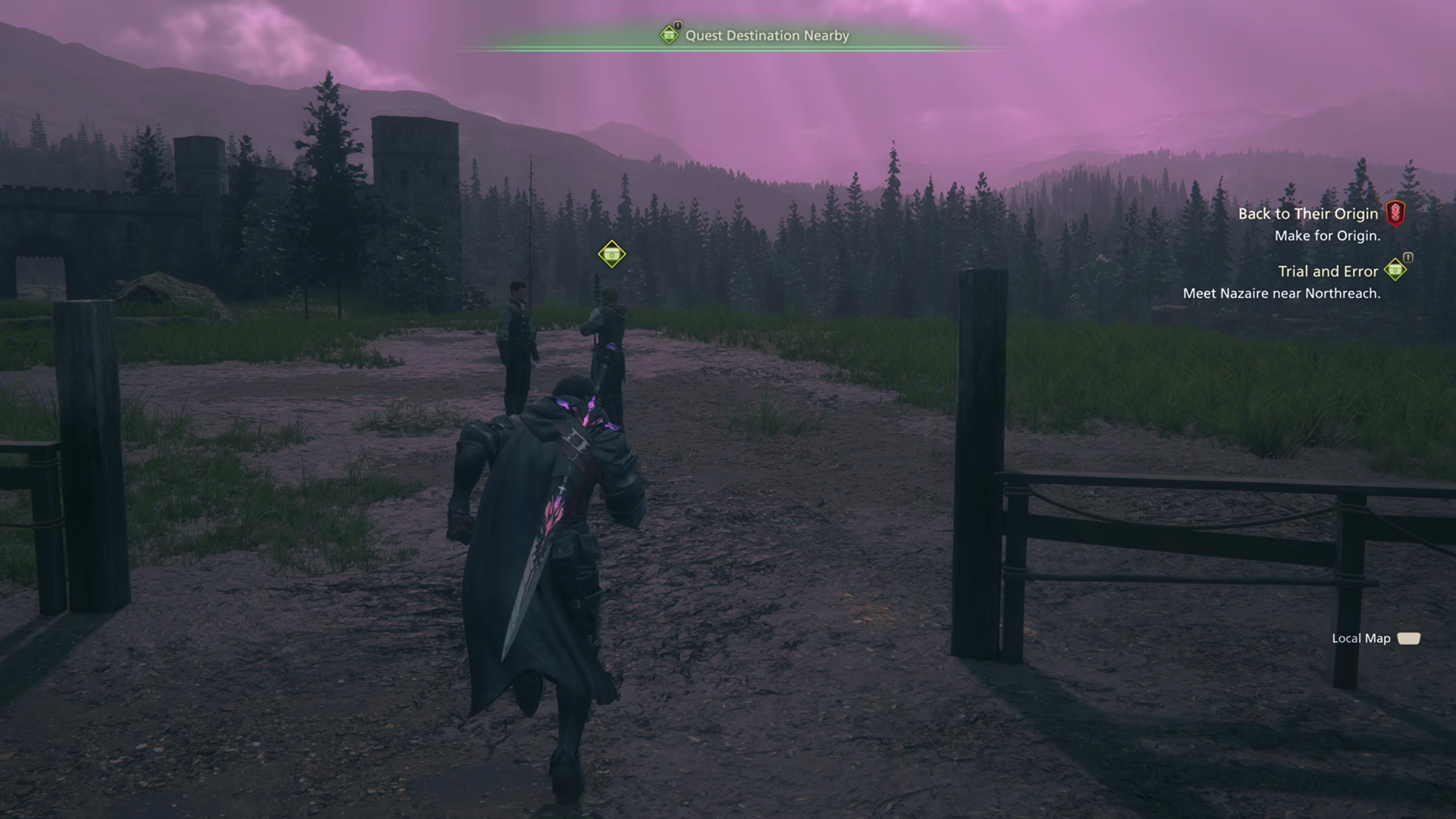Viewport: 1456px width, 819px height.
Task: Expand the Trial and Error quest details
Action: (x=1328, y=271)
